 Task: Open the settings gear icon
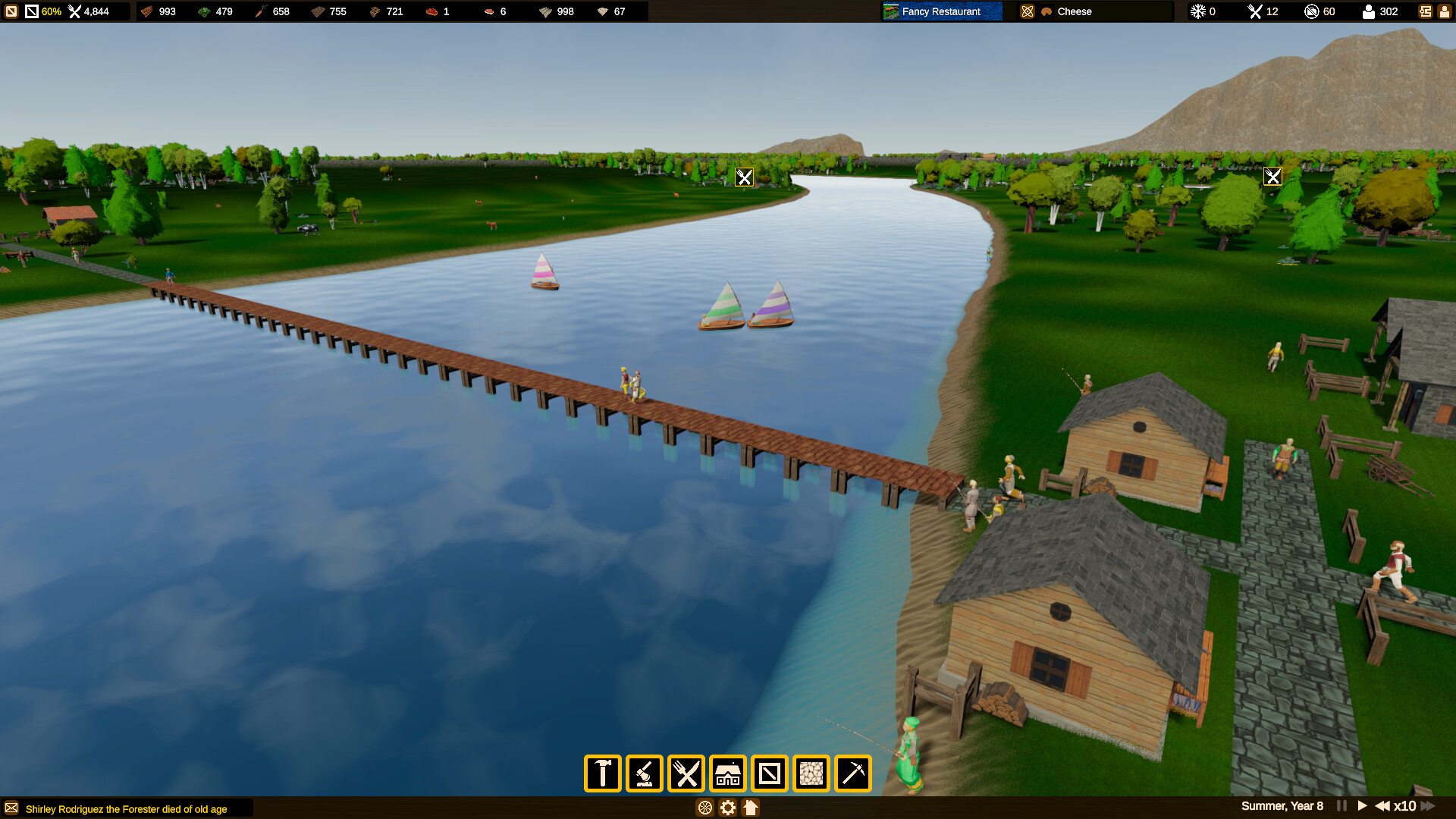coord(727,808)
